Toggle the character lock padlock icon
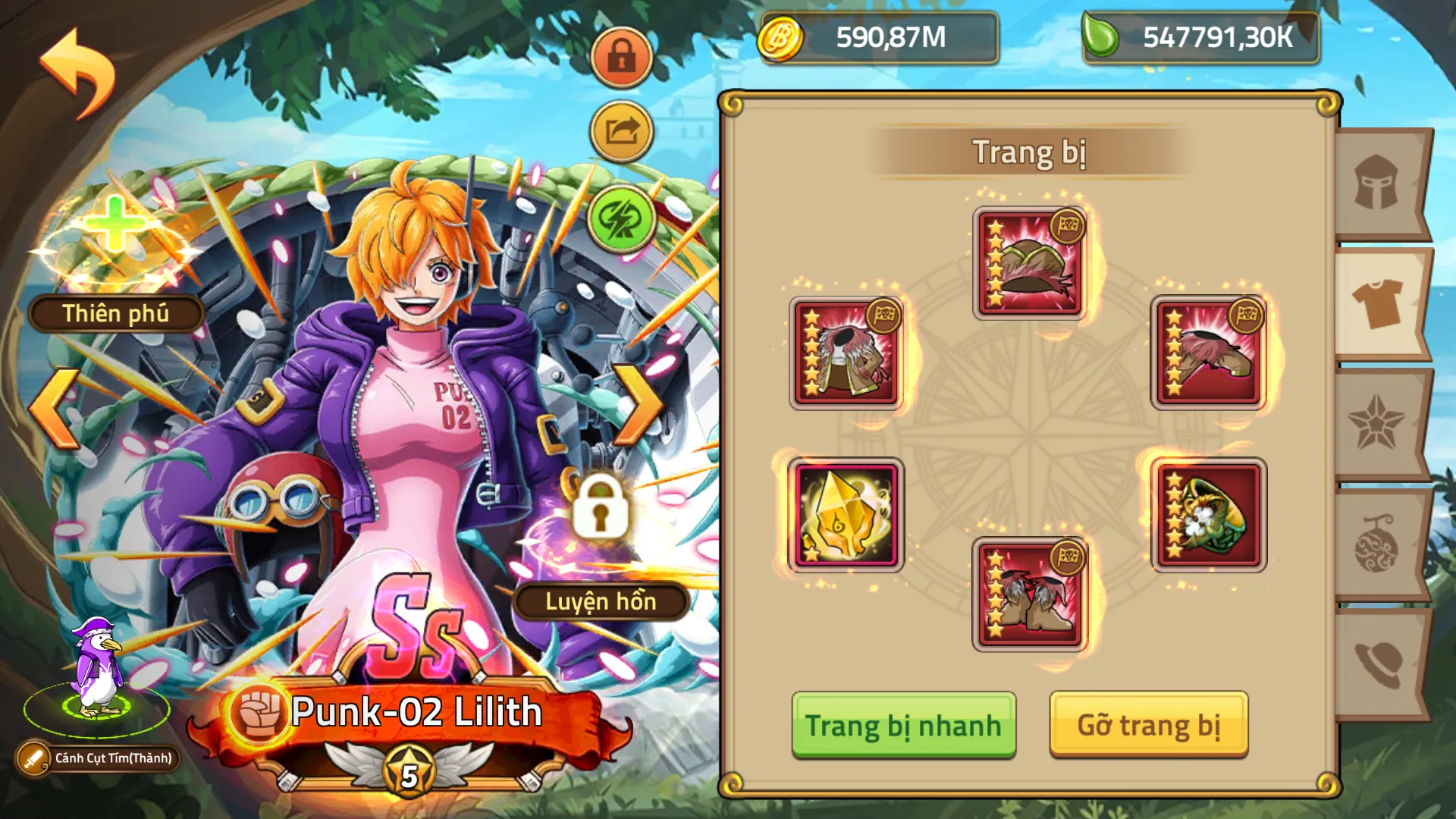The height and width of the screenshot is (819, 1456). point(620,57)
